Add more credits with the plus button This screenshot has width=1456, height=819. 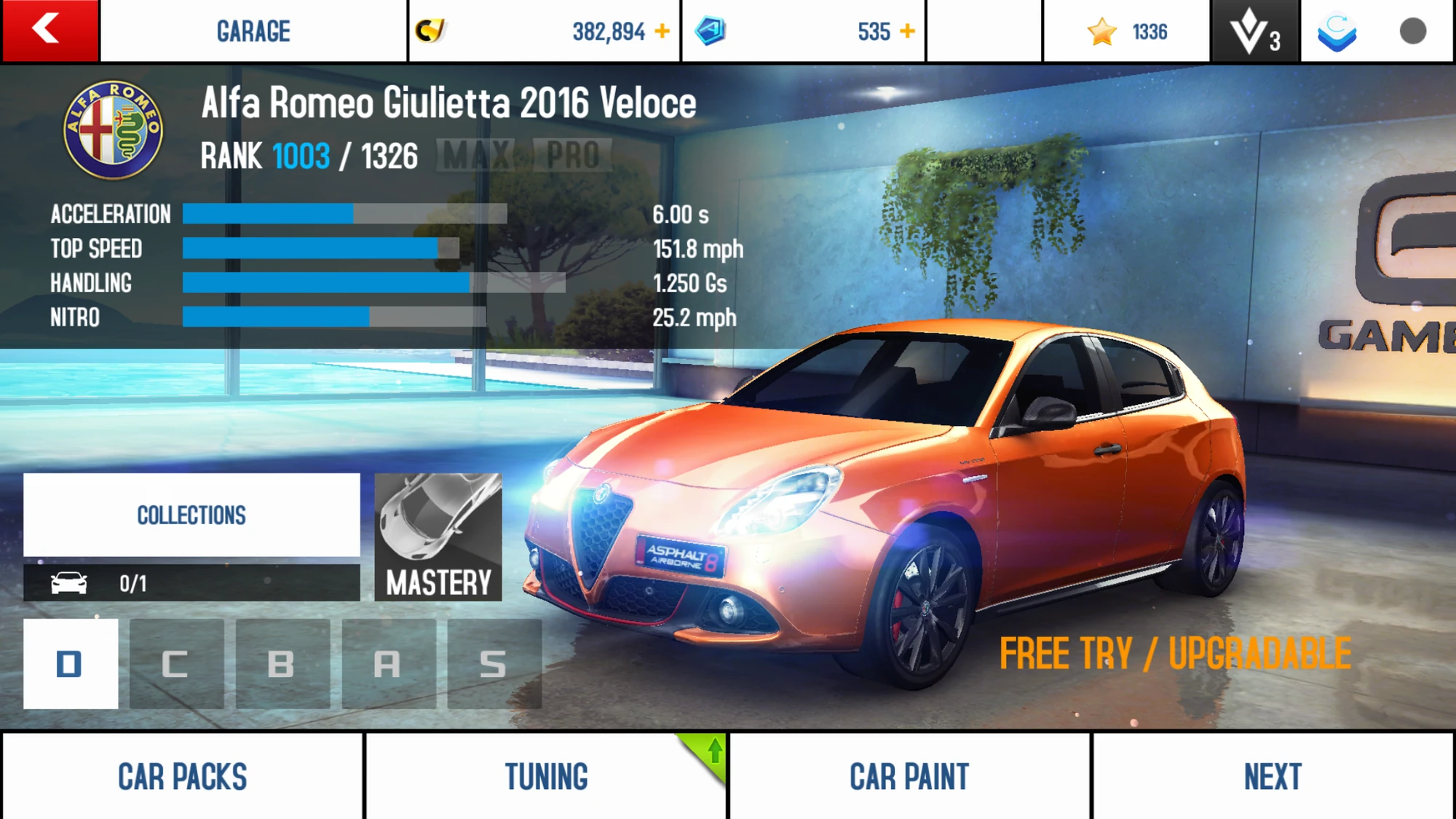(x=662, y=31)
